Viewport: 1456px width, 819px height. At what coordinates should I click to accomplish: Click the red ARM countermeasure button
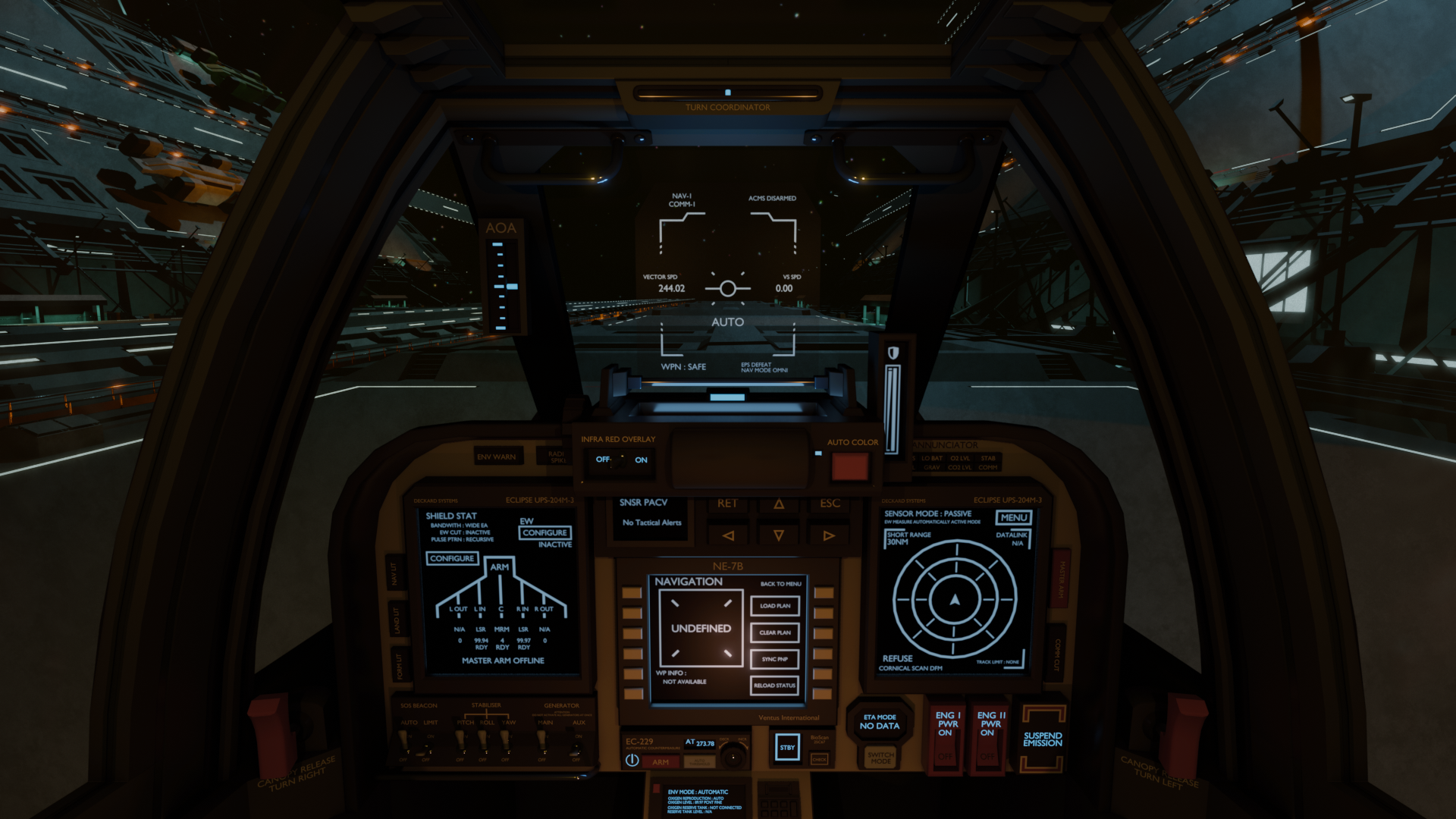click(661, 762)
